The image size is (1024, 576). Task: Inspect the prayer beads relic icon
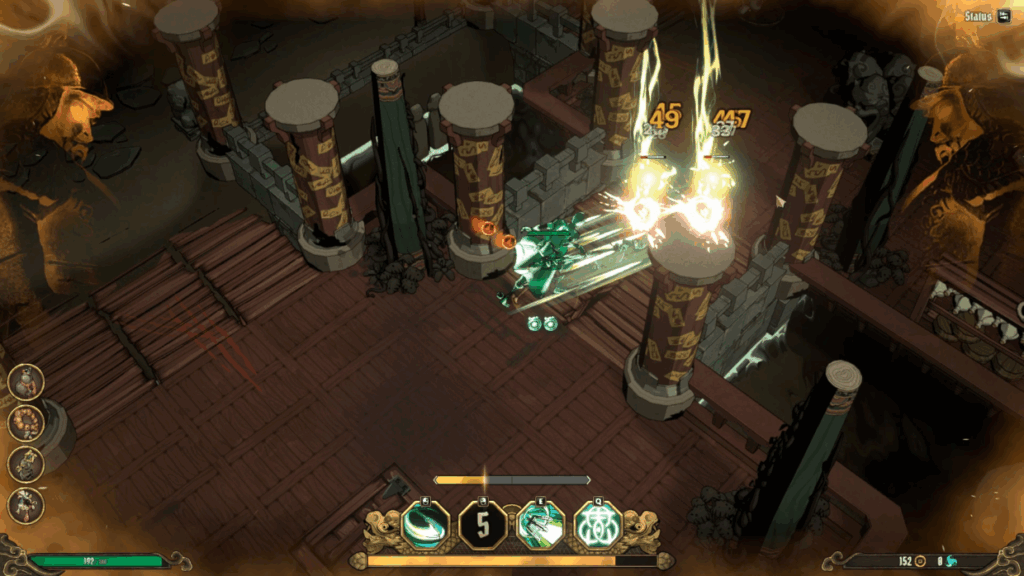coord(26,422)
